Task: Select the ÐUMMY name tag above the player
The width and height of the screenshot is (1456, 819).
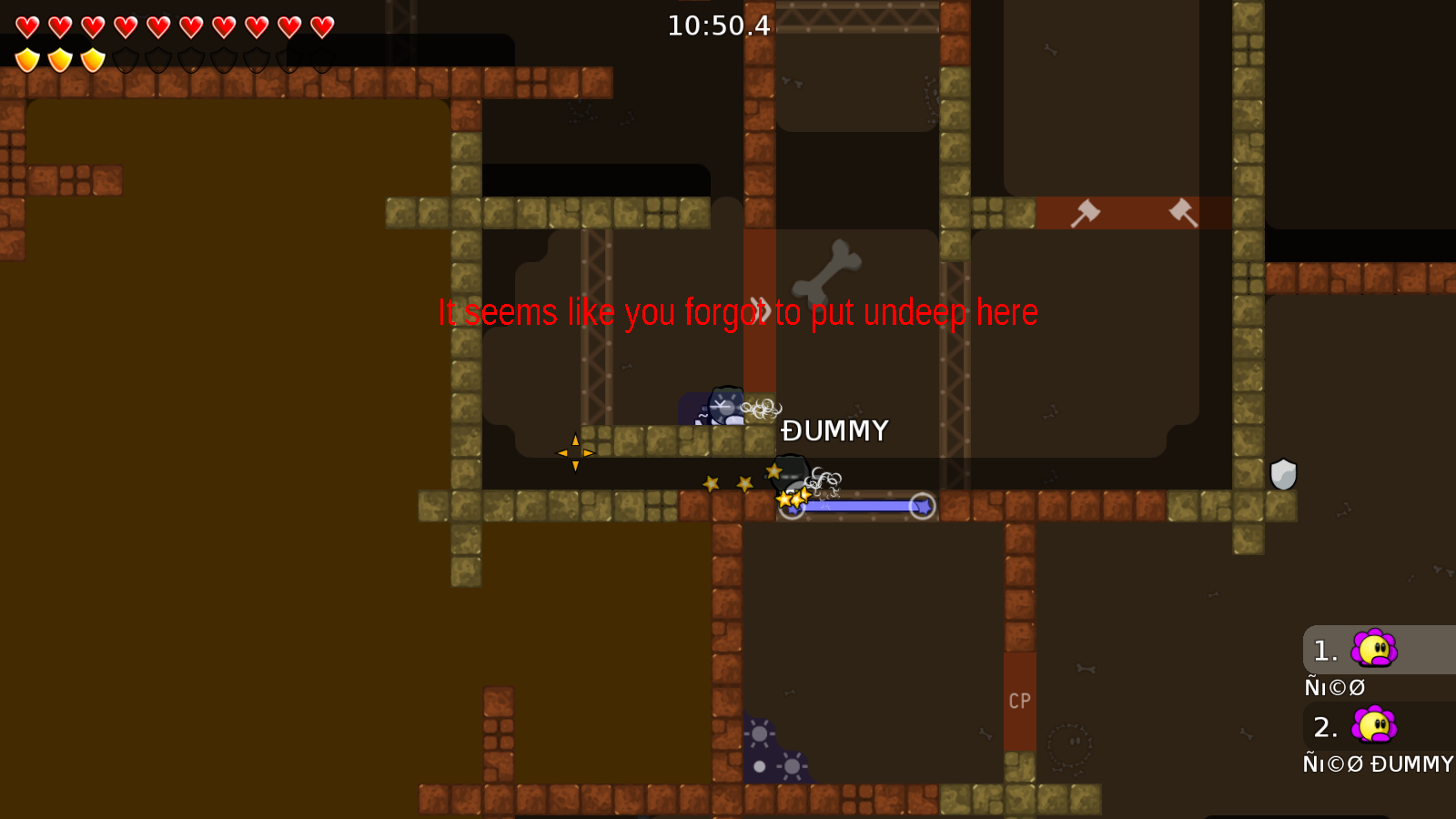Action: tap(834, 431)
